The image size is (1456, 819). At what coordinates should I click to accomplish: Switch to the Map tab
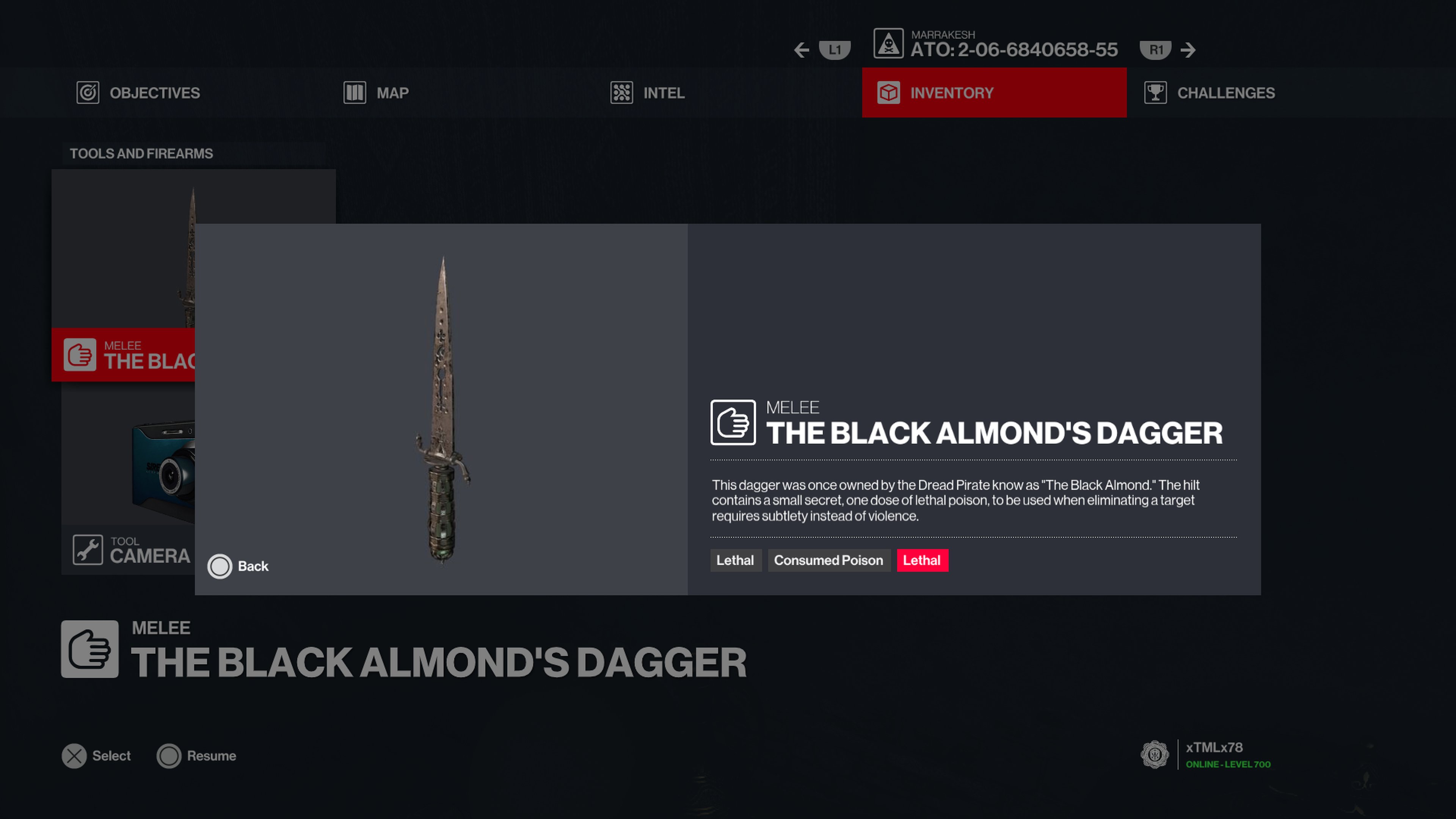click(x=377, y=93)
